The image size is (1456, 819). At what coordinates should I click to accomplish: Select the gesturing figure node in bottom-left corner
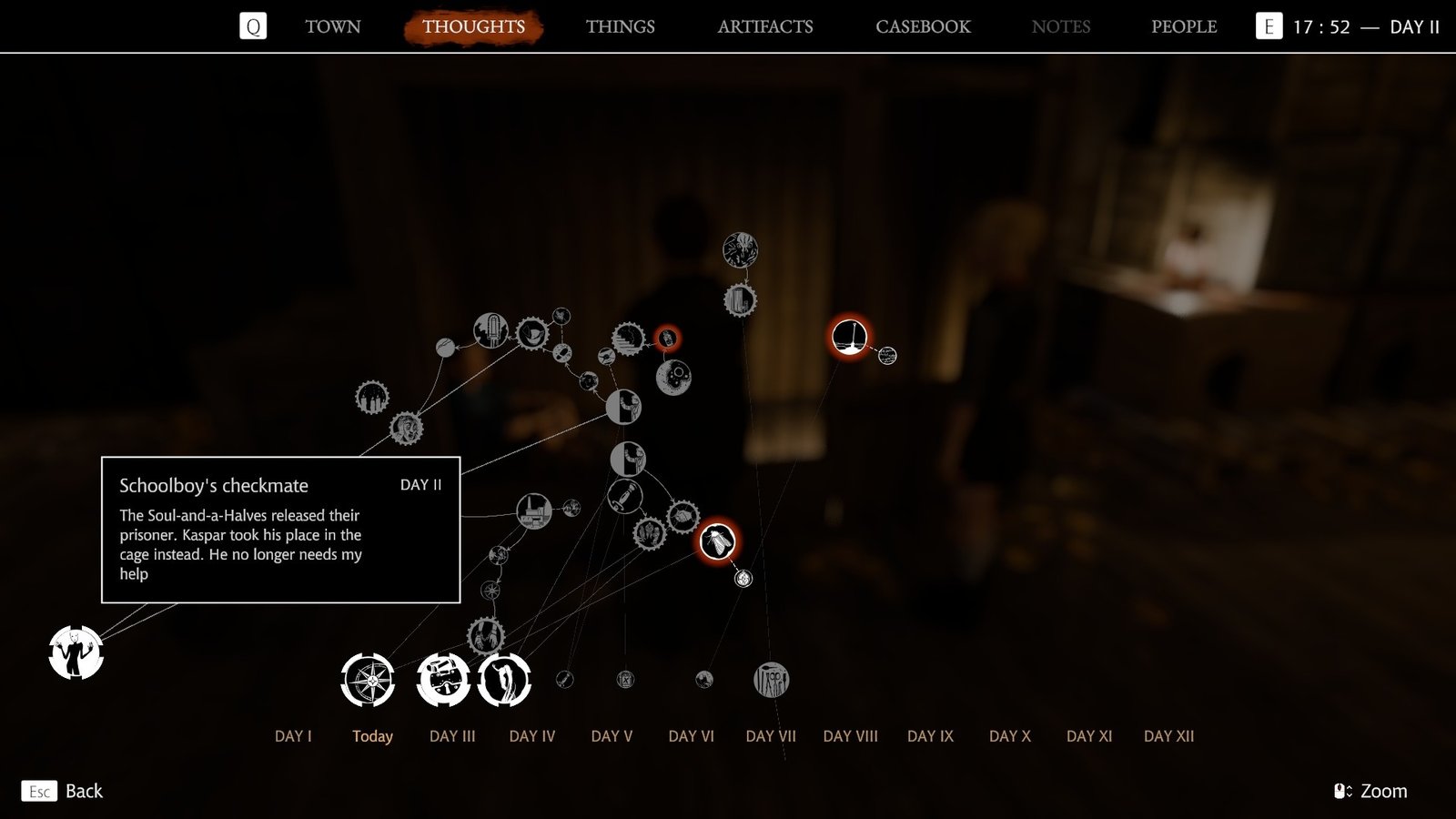[75, 653]
